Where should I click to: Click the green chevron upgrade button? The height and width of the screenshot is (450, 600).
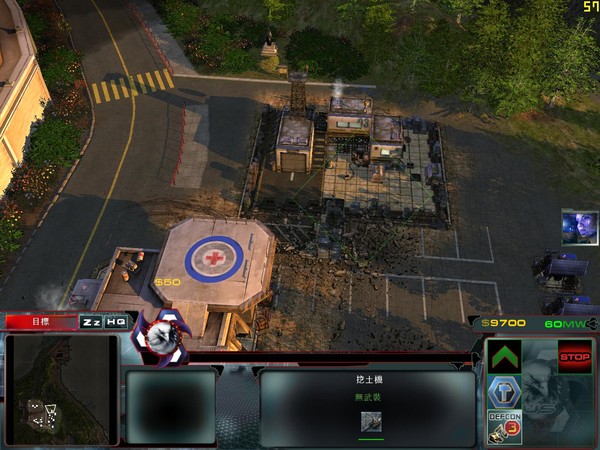[x=505, y=357]
